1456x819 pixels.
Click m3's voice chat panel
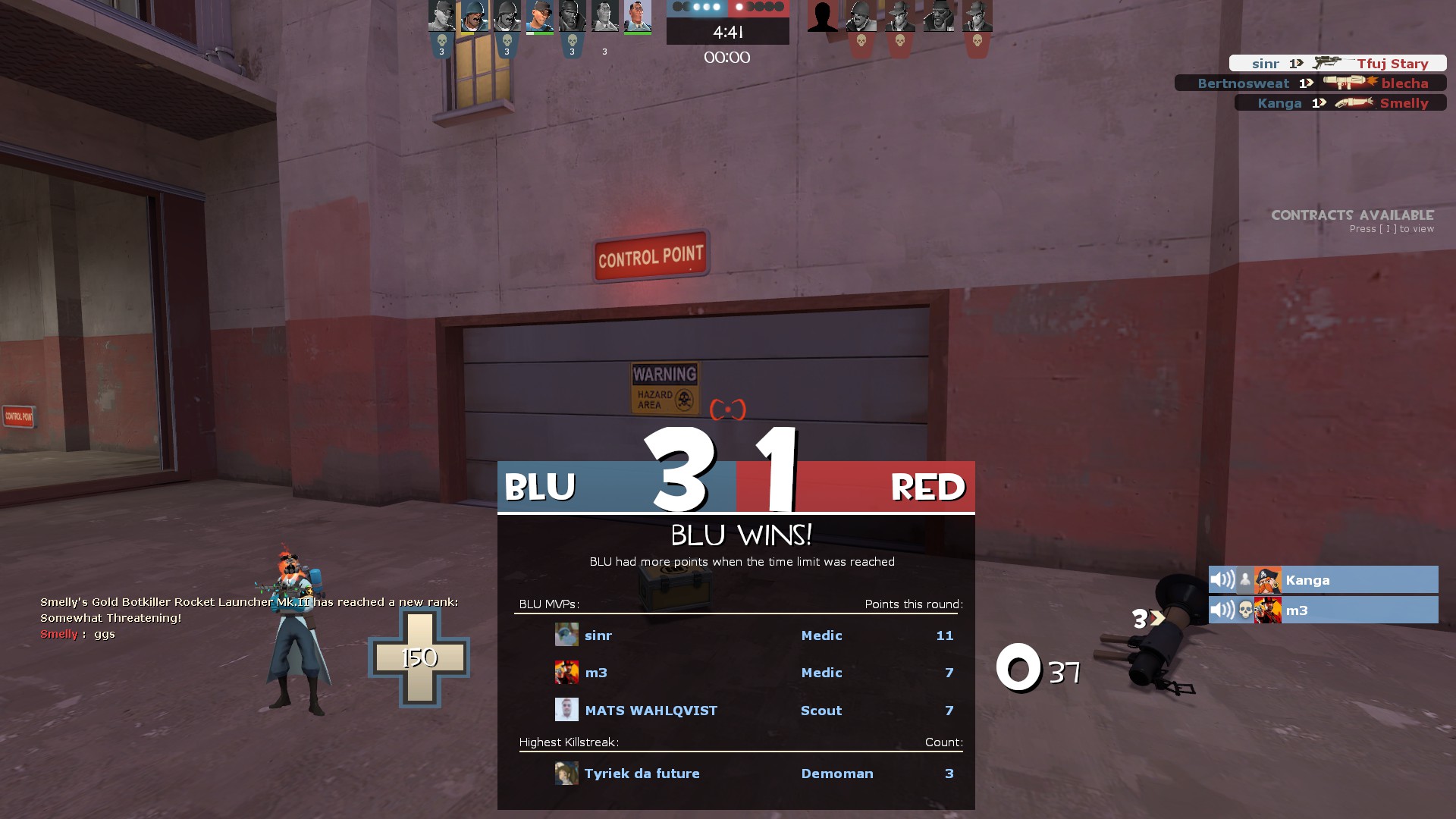tap(1323, 610)
